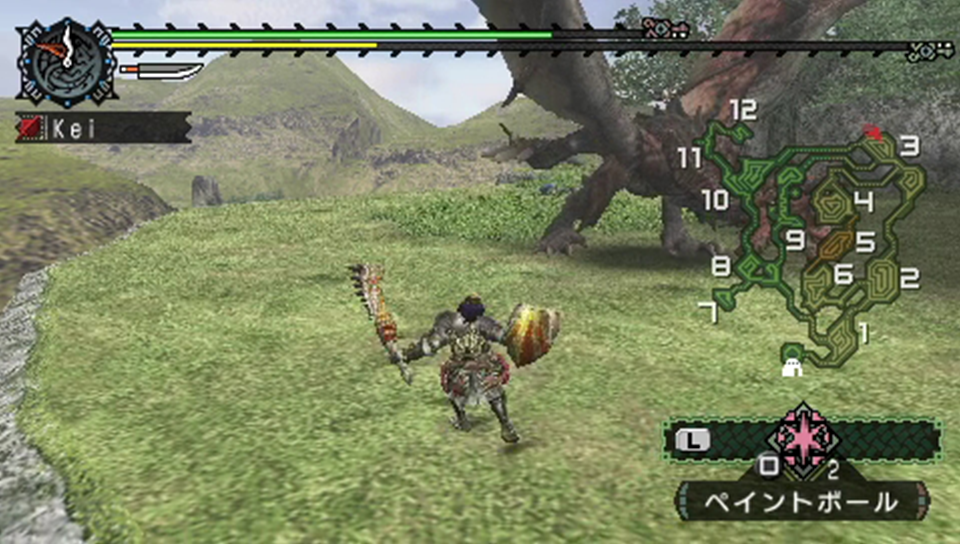Select area 5 on the minimap

coord(865,242)
